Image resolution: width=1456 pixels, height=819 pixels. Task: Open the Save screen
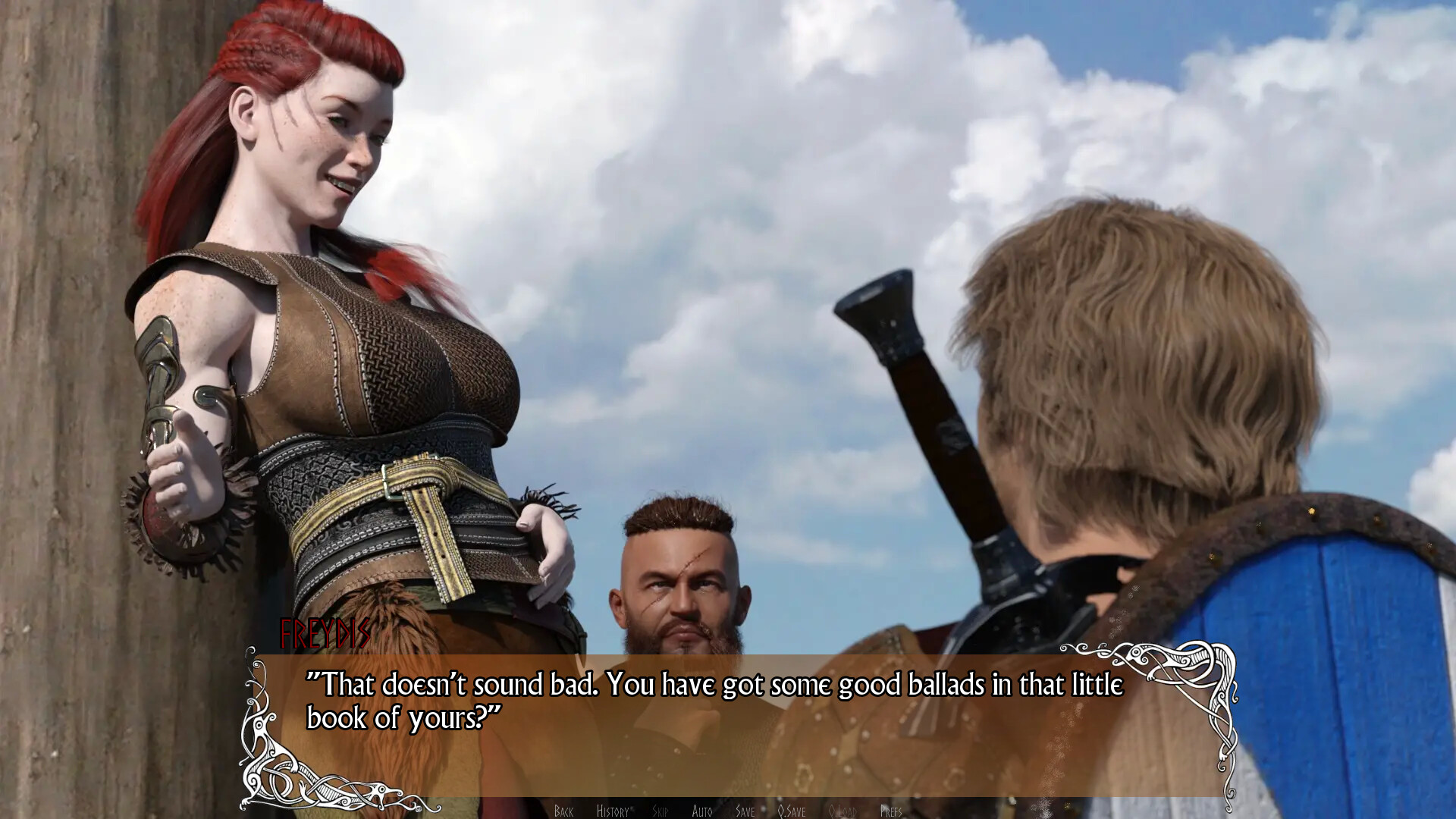(745, 811)
